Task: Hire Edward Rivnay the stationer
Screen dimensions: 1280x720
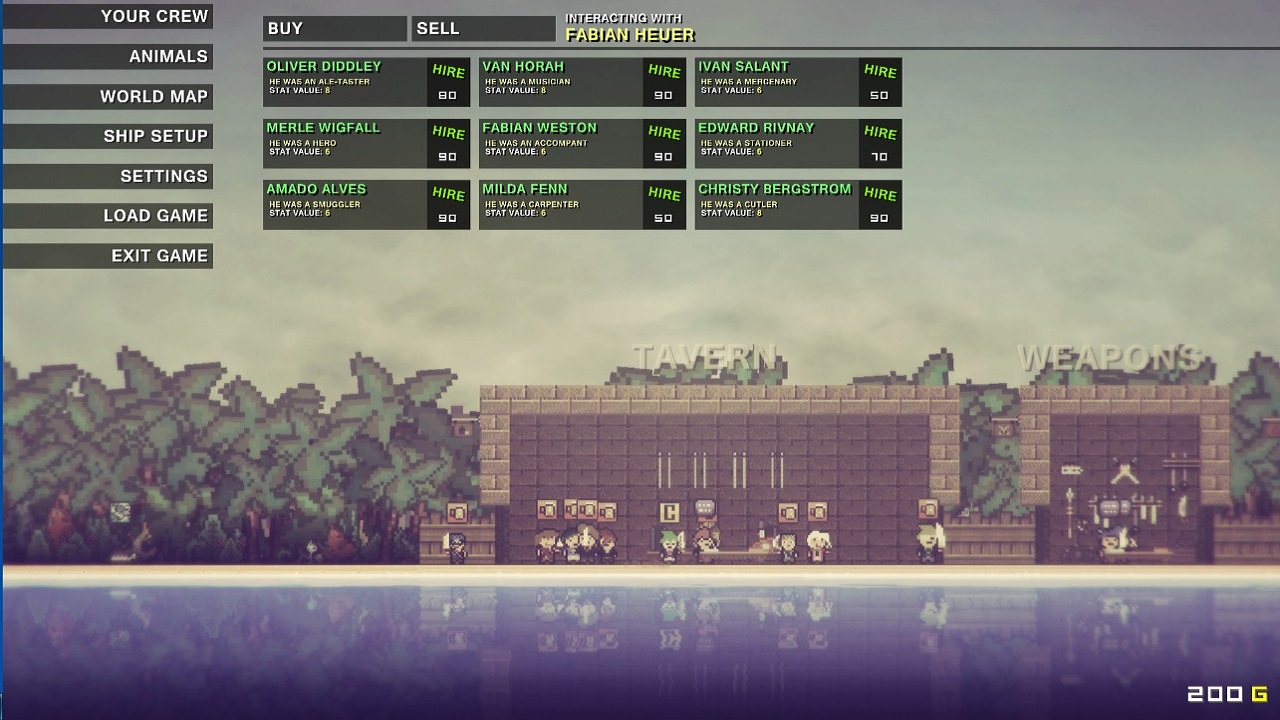Action: point(880,133)
